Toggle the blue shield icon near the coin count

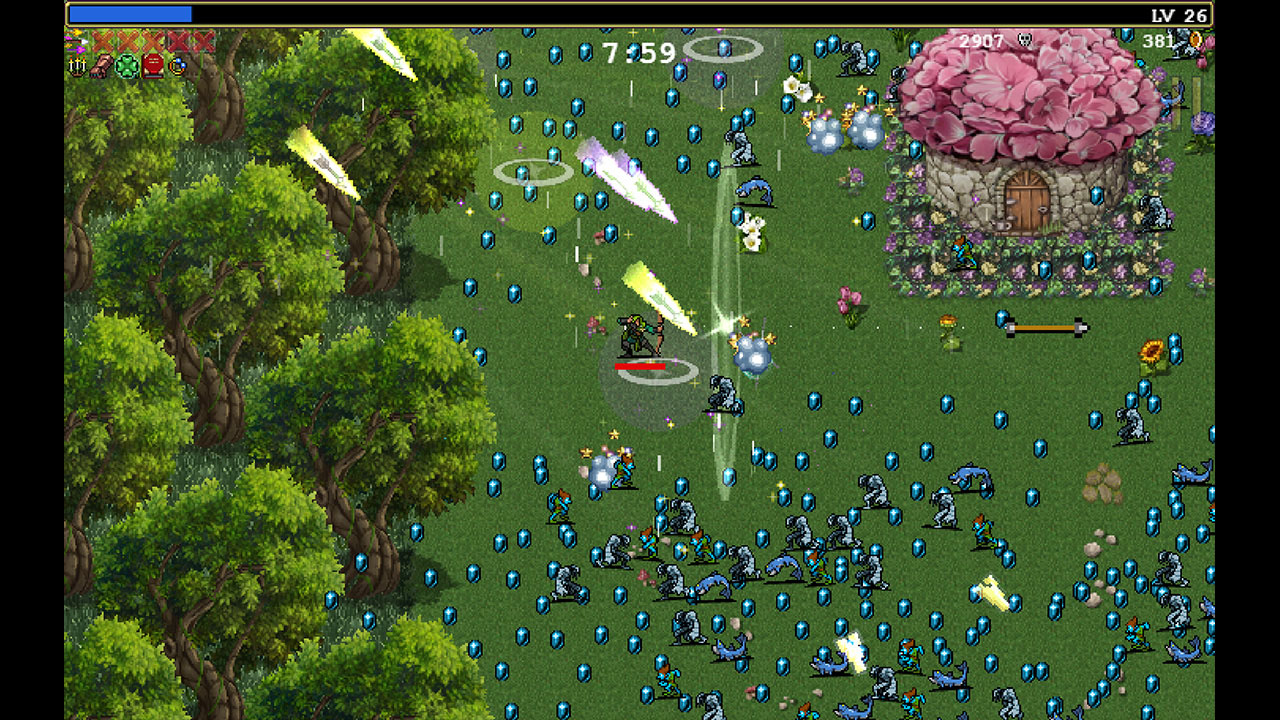point(1127,36)
